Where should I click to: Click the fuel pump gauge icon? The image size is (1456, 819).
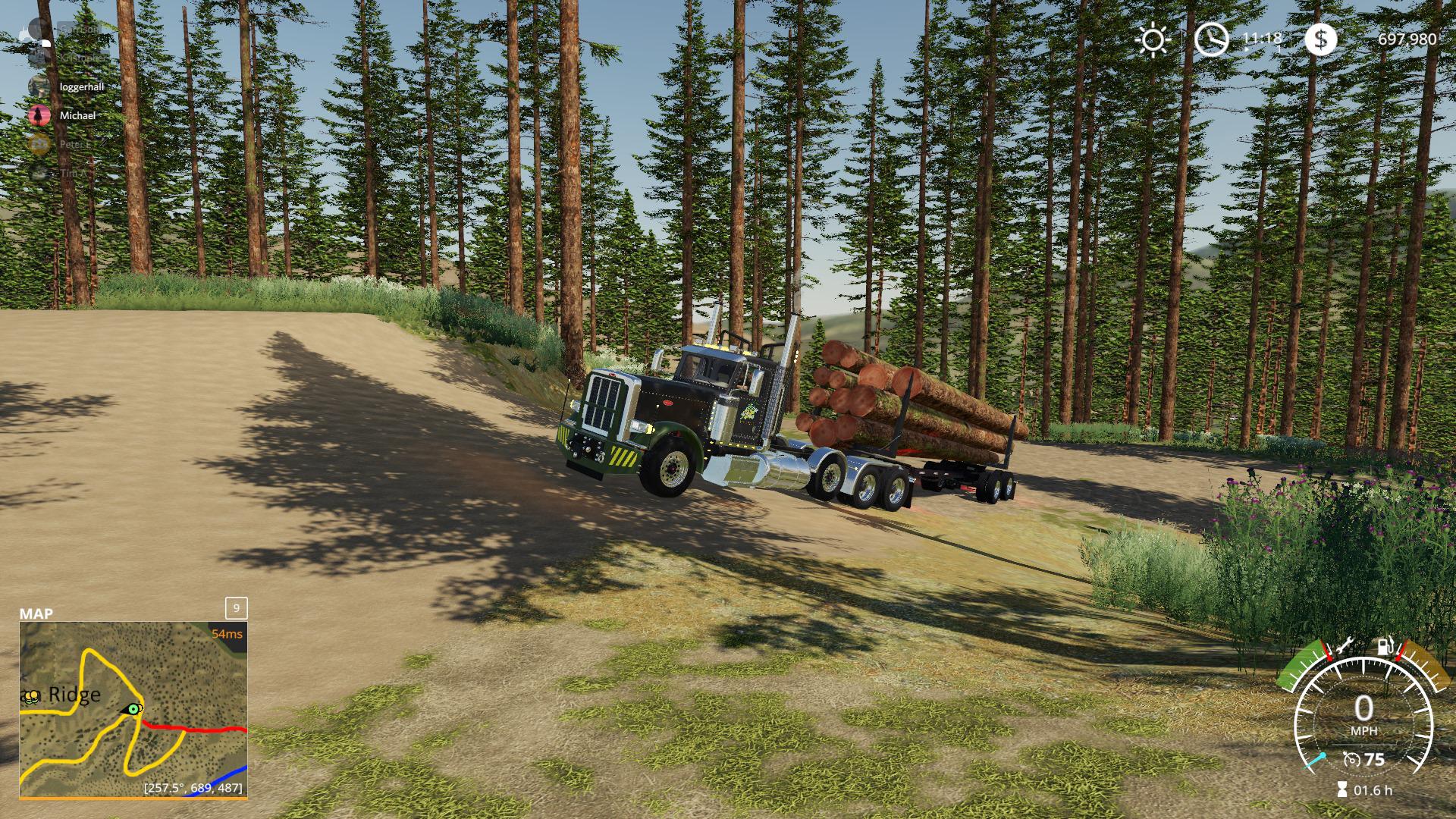pos(1385,647)
